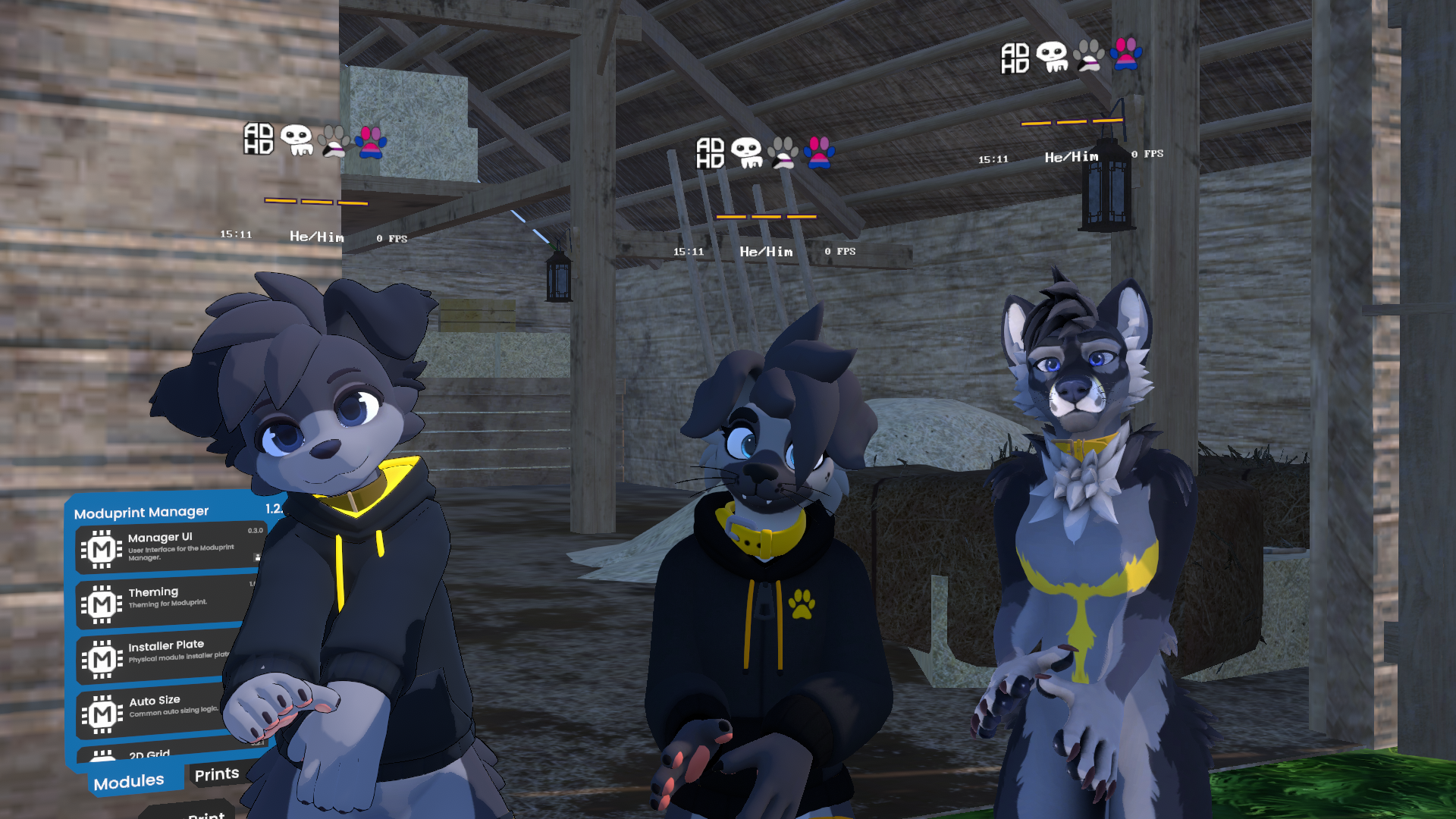Screen dimensions: 1456x819
Task: Click the ADHD badge on the left nameplate
Action: (x=257, y=140)
